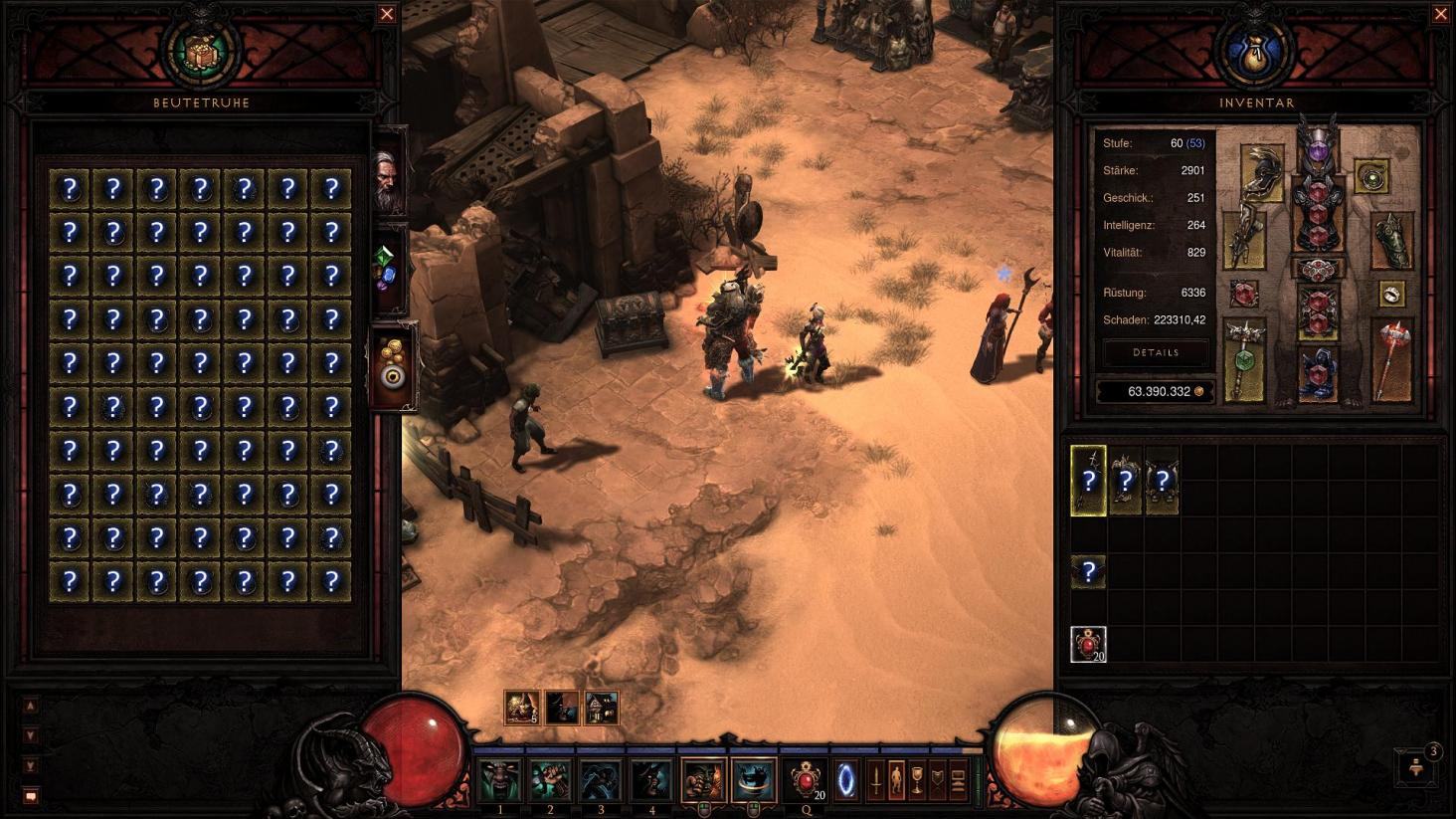1456x819 pixels.
Task: Switch to the gems stash tab
Action: 389,269
